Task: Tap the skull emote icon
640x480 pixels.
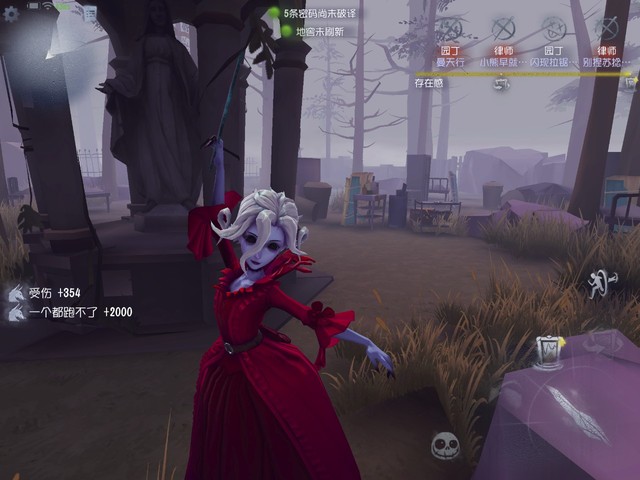Action: [x=445, y=446]
